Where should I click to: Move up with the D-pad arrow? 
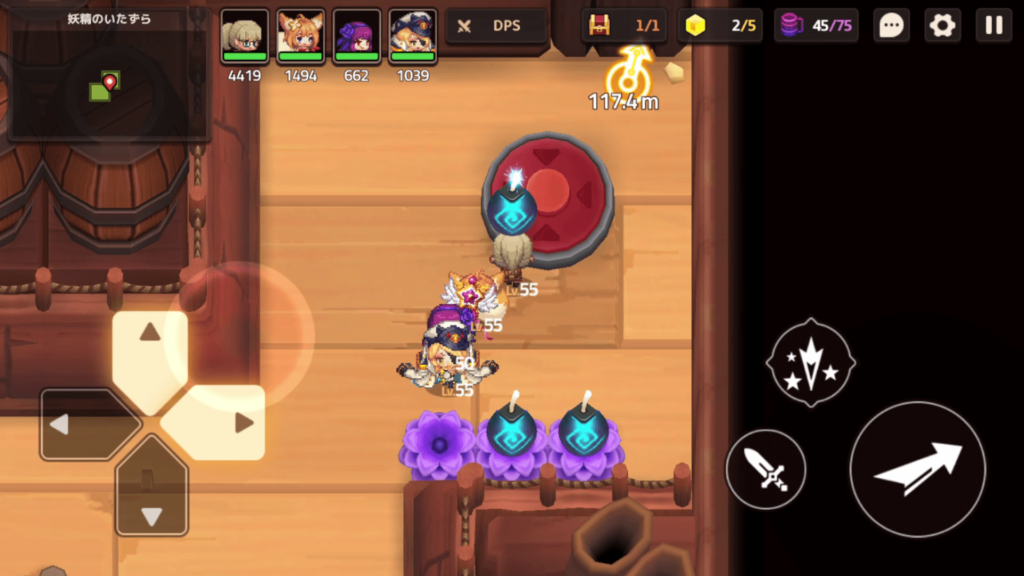click(150, 347)
